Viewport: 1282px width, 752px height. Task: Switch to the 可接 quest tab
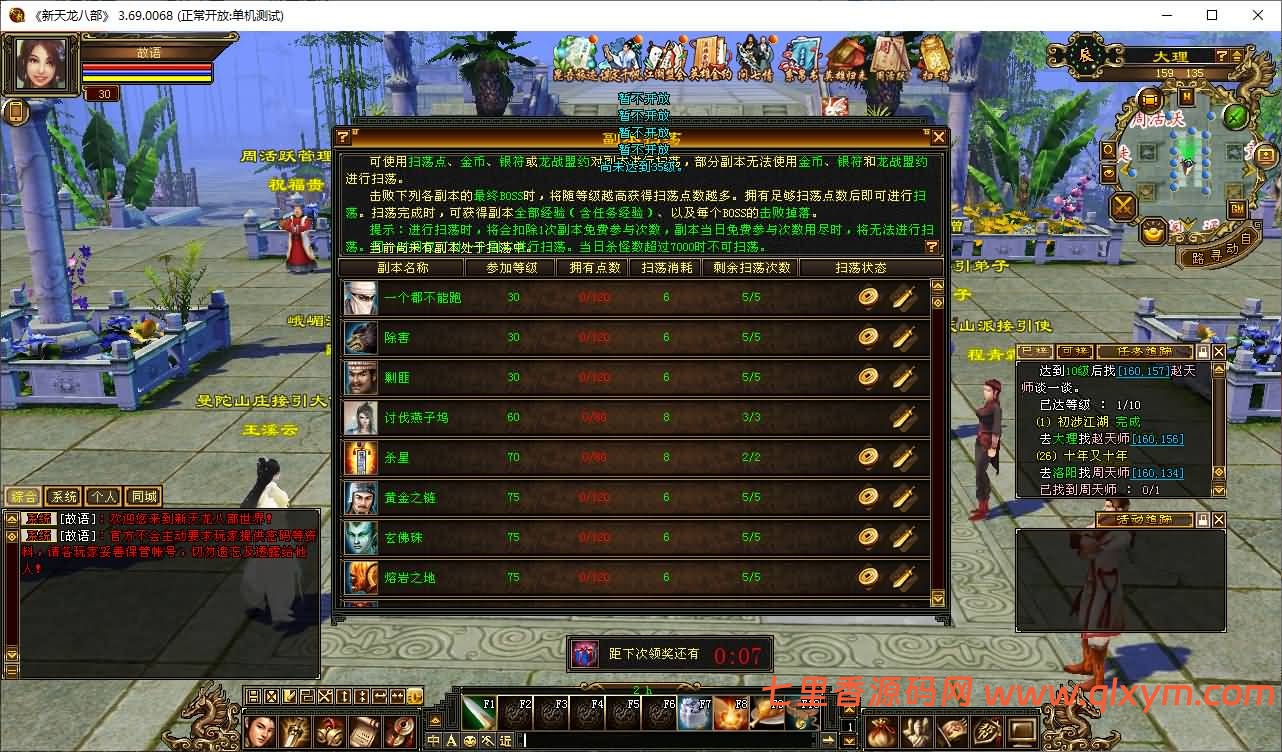pyautogui.click(x=1075, y=352)
